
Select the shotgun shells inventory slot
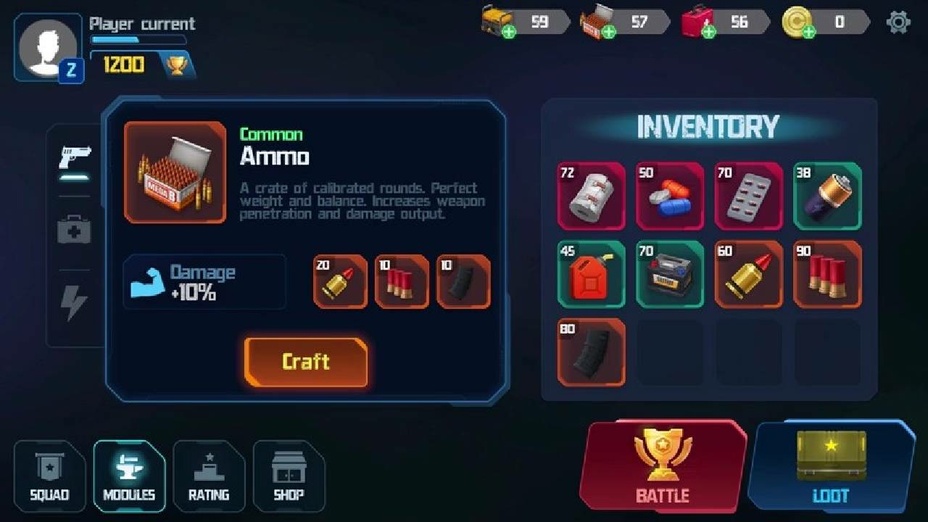[827, 274]
